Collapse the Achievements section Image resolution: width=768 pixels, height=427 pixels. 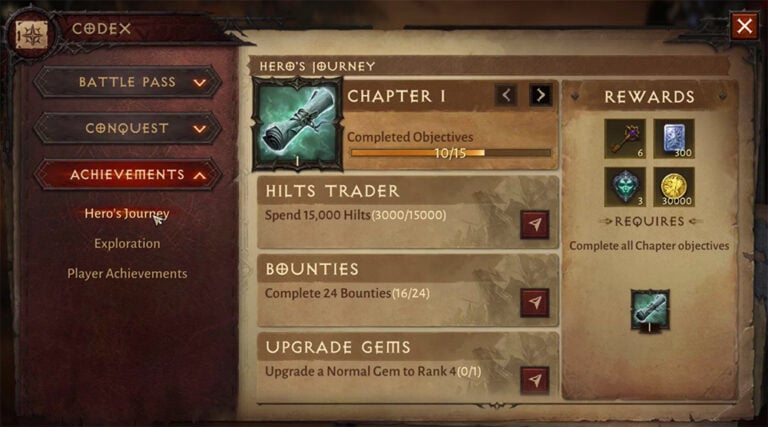(x=127, y=174)
